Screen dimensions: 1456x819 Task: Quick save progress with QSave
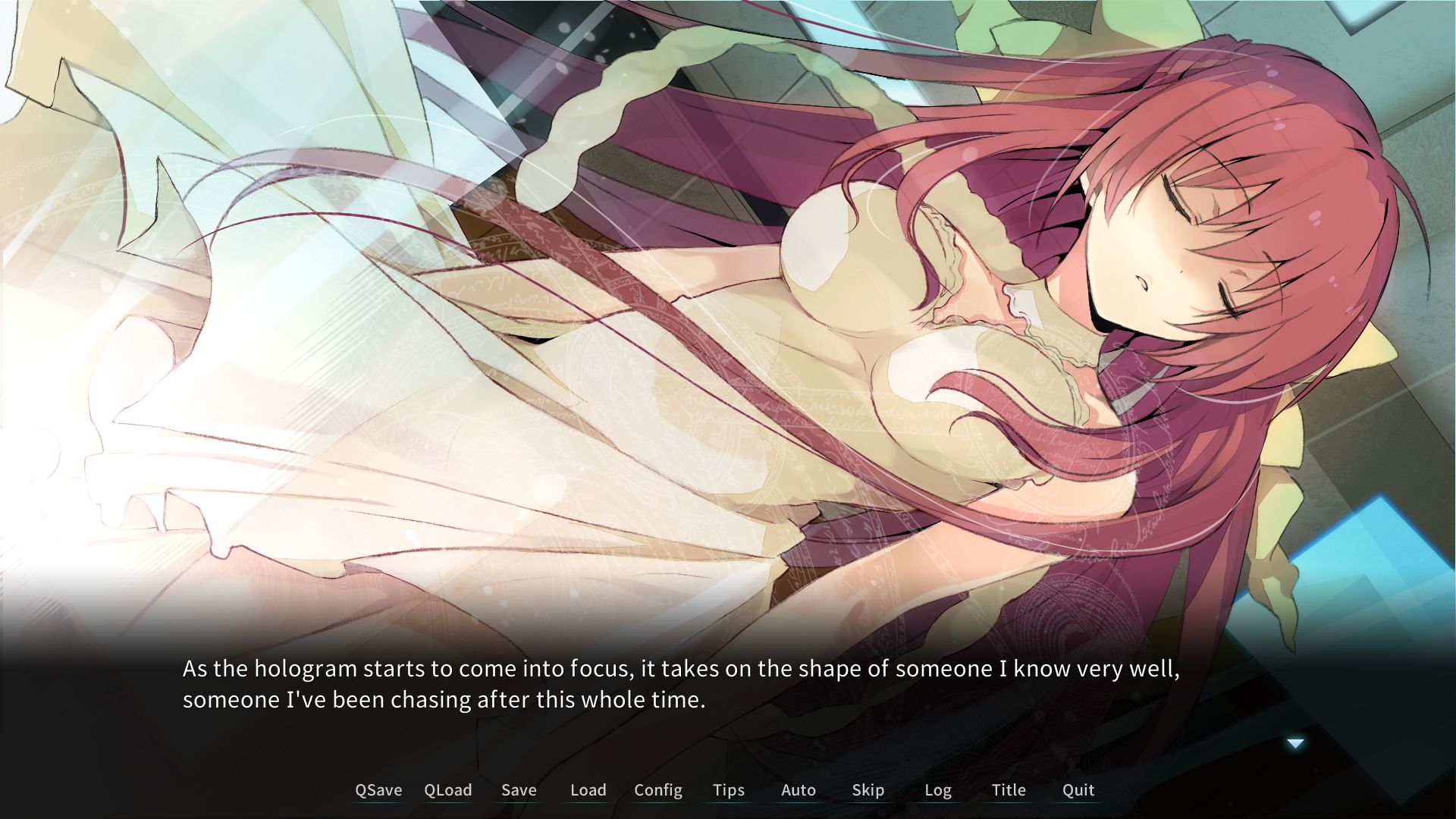point(379,789)
